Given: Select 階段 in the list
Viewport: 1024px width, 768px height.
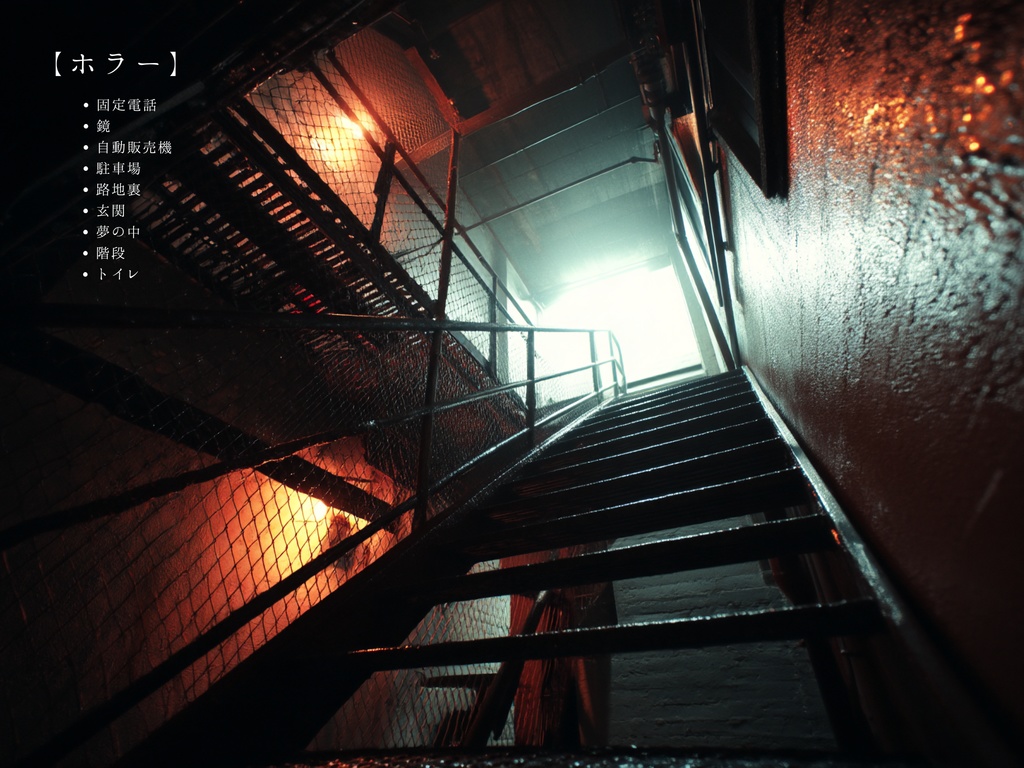Looking at the screenshot, I should click(x=111, y=252).
